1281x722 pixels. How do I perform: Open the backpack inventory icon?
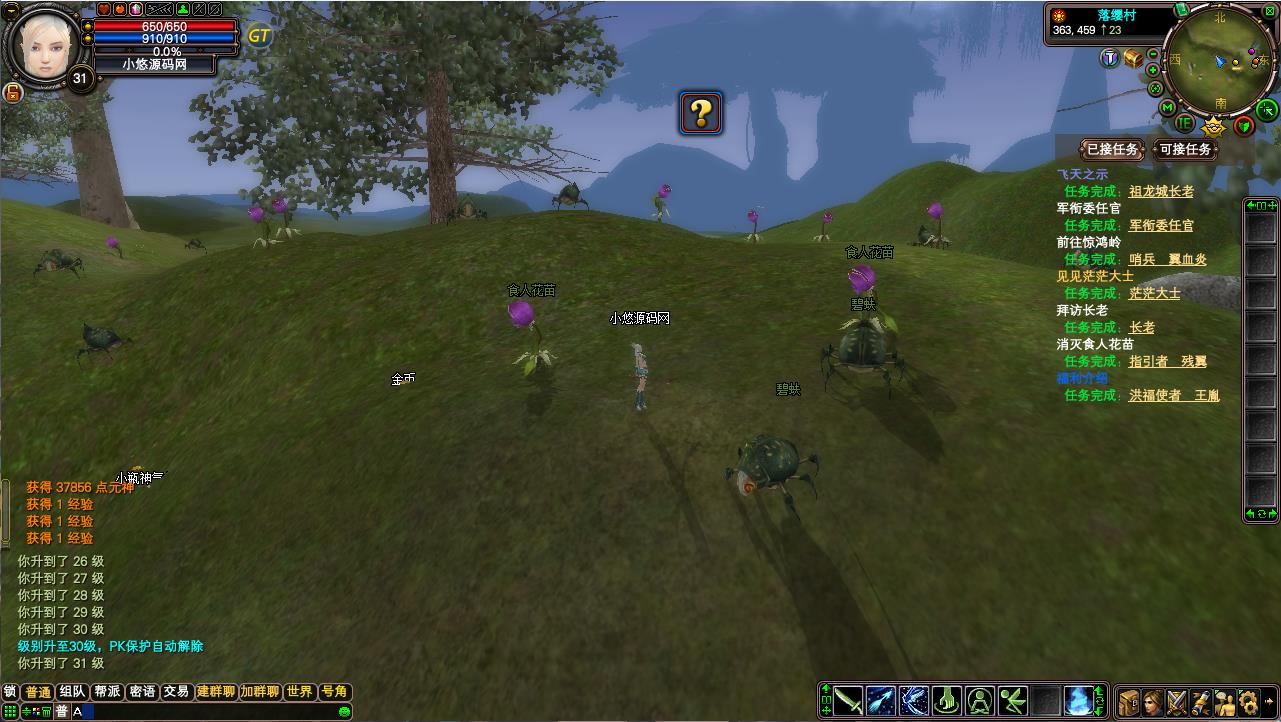pyautogui.click(x=1129, y=701)
